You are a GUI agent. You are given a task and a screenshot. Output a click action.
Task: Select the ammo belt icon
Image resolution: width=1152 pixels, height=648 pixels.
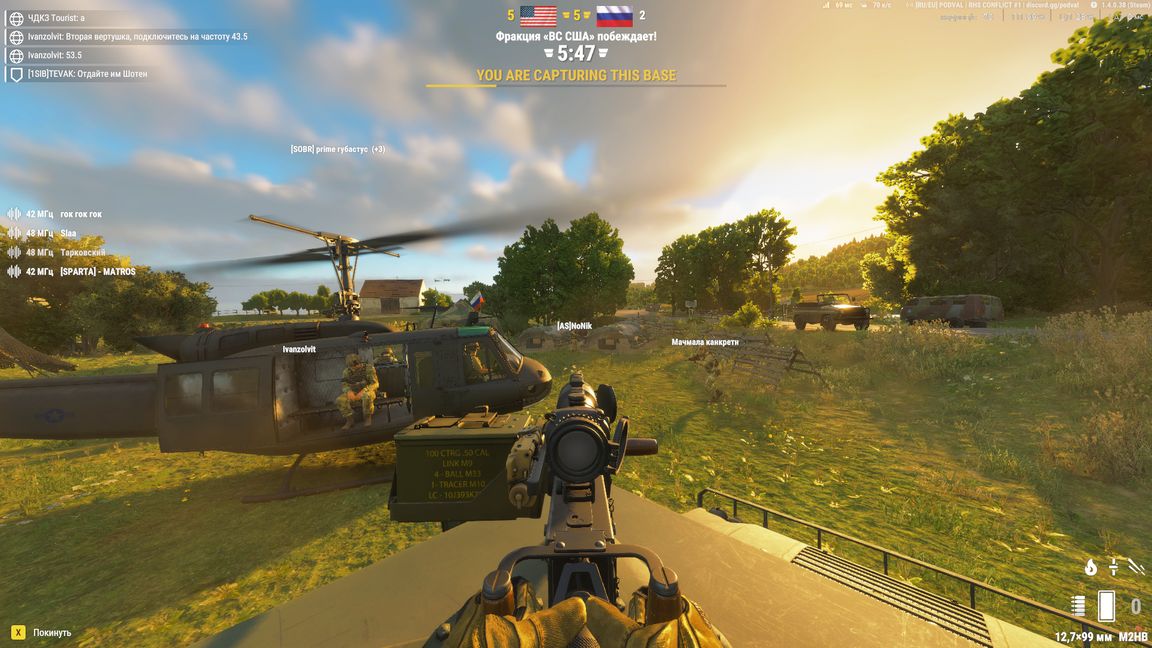(x=1078, y=605)
